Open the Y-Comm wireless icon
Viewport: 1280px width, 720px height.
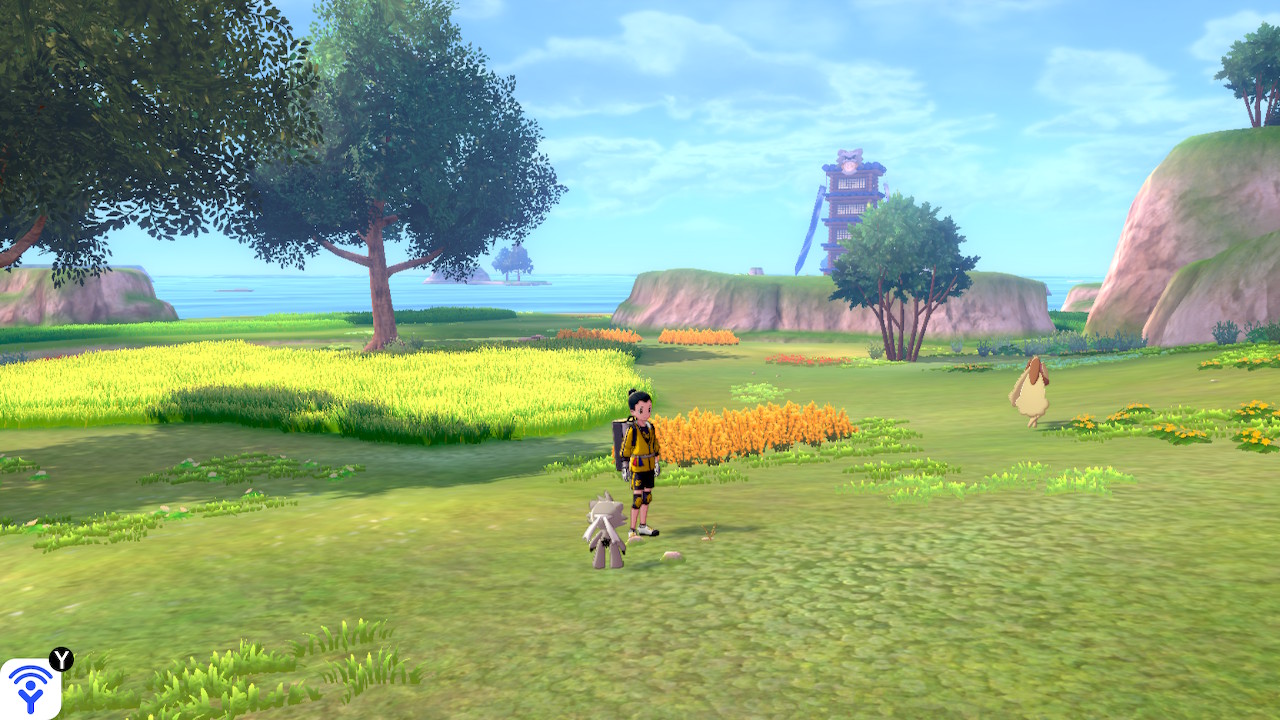(x=30, y=688)
